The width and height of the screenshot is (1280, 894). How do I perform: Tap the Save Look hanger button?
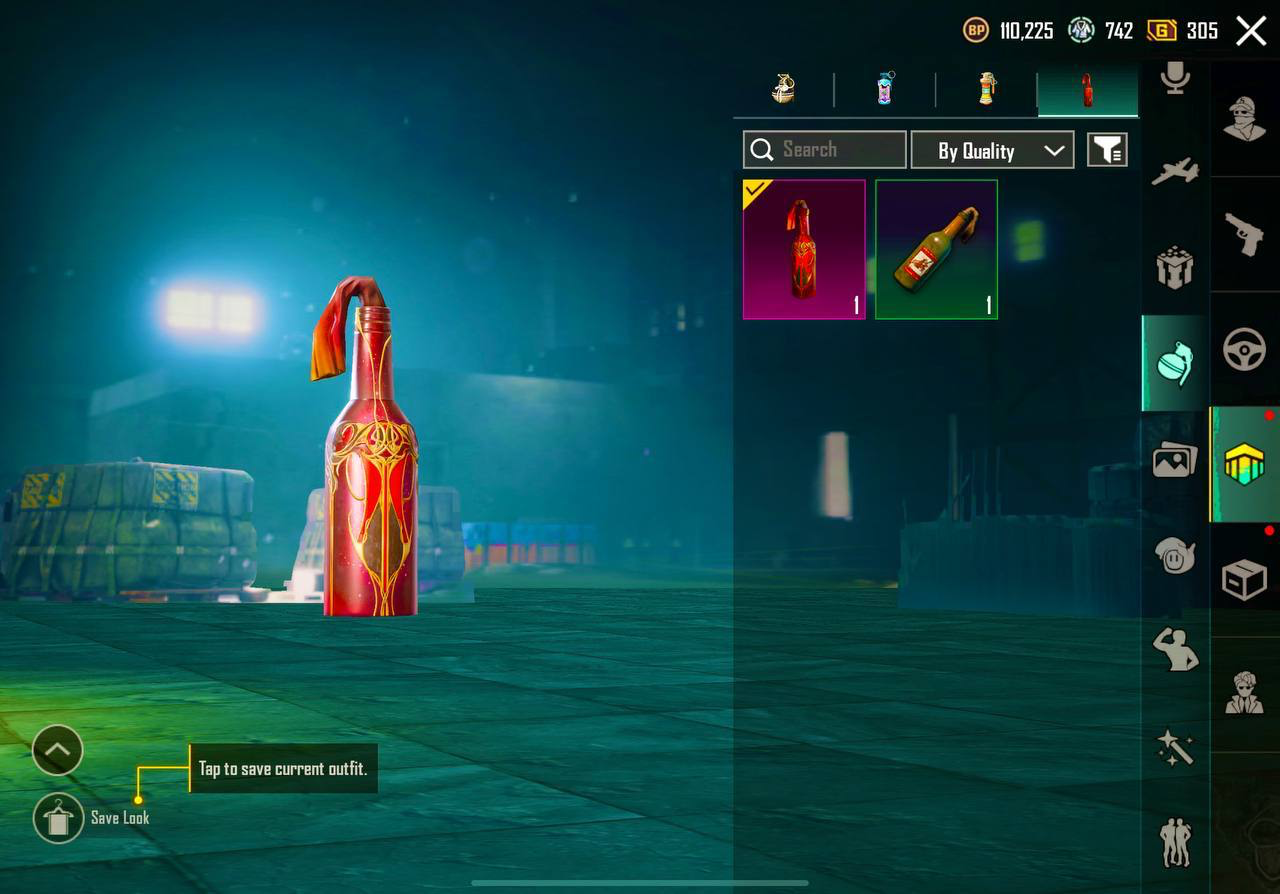(x=58, y=818)
